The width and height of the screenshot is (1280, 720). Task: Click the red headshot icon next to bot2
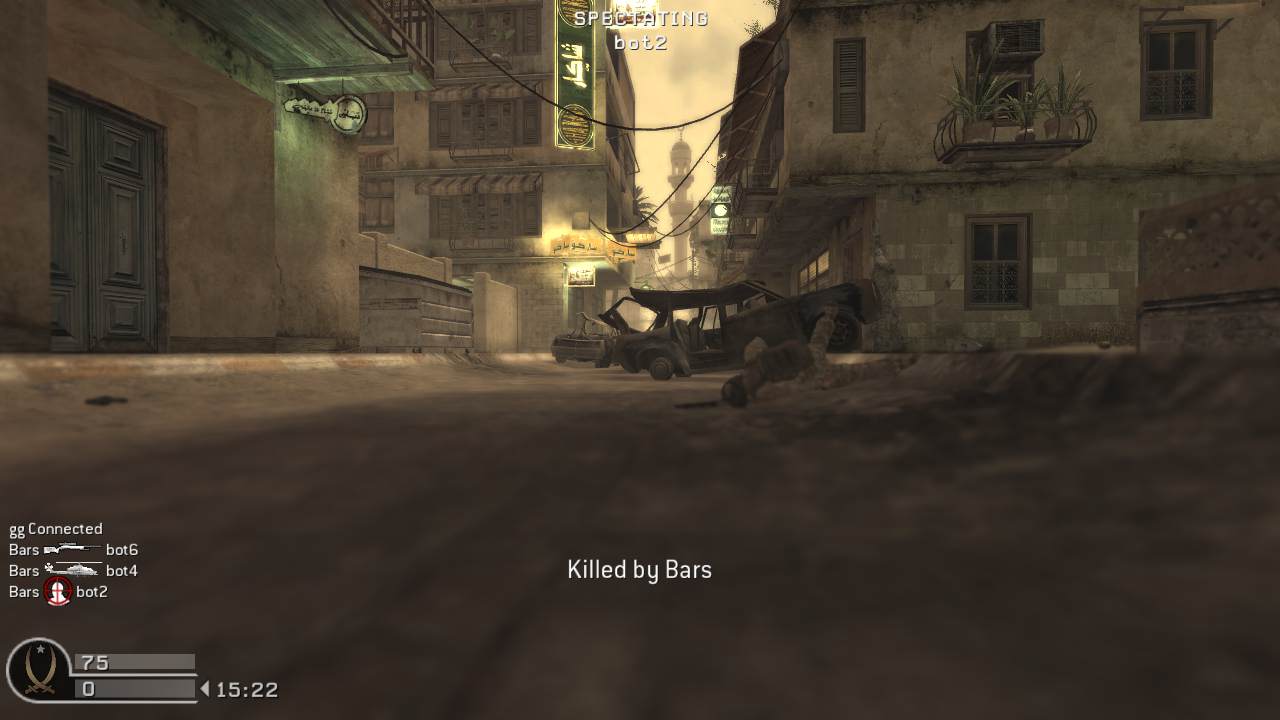coord(58,590)
